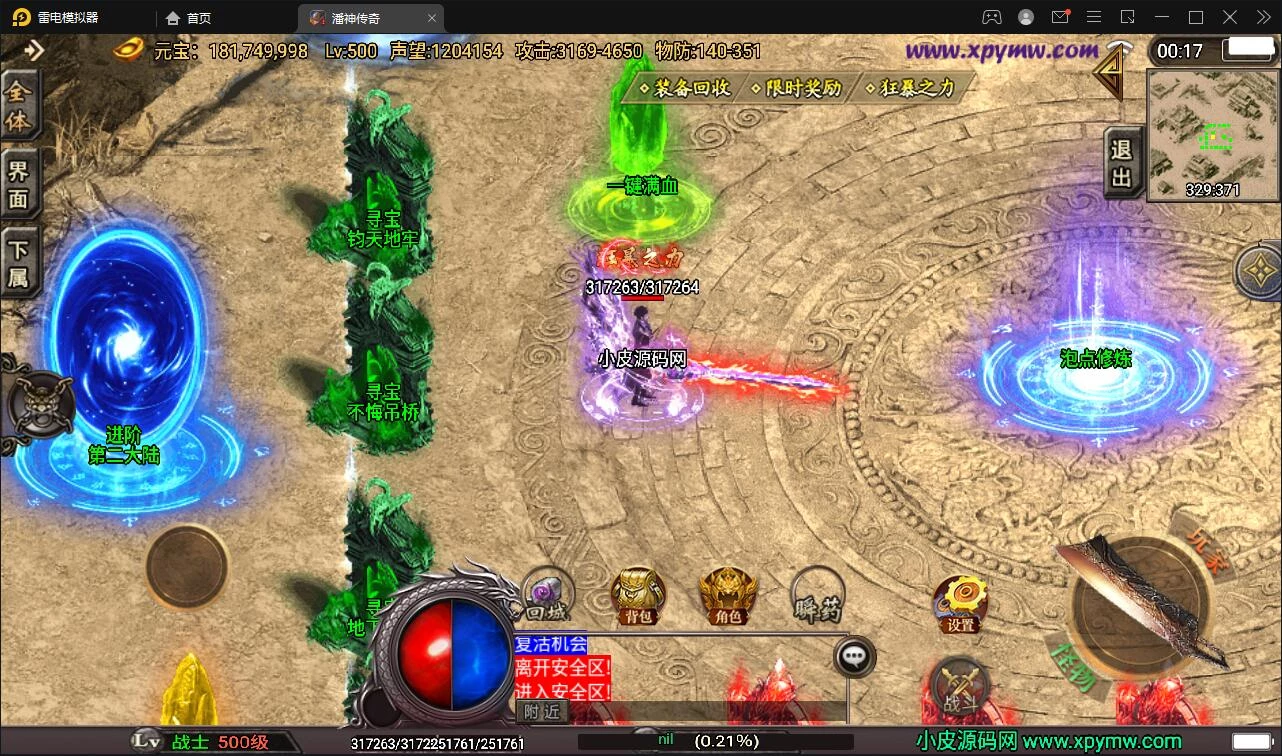Open the 角色 character sheet
Viewport: 1282px width, 756px height.
(728, 596)
